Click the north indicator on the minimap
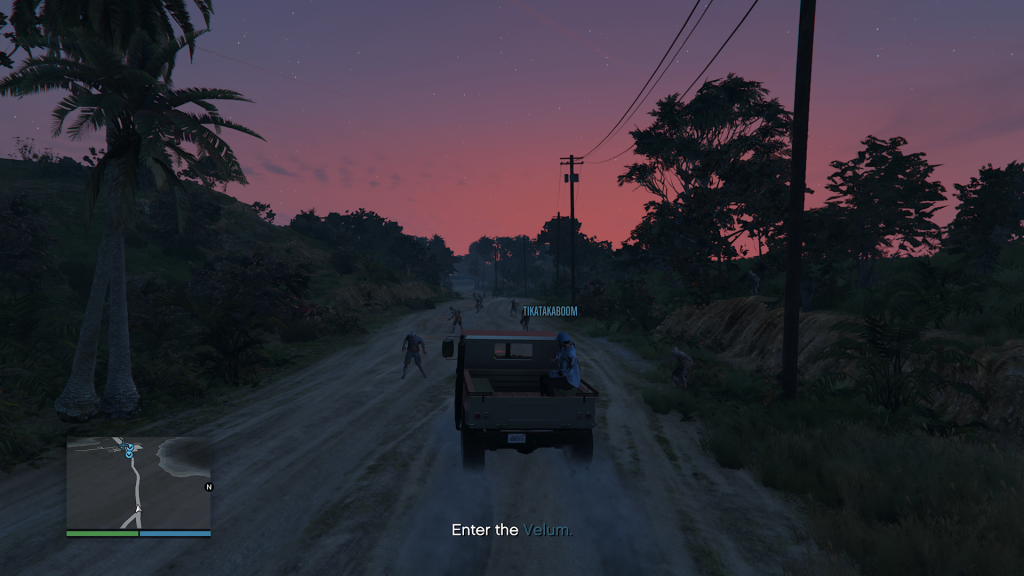The image size is (1024, 576). tap(209, 487)
